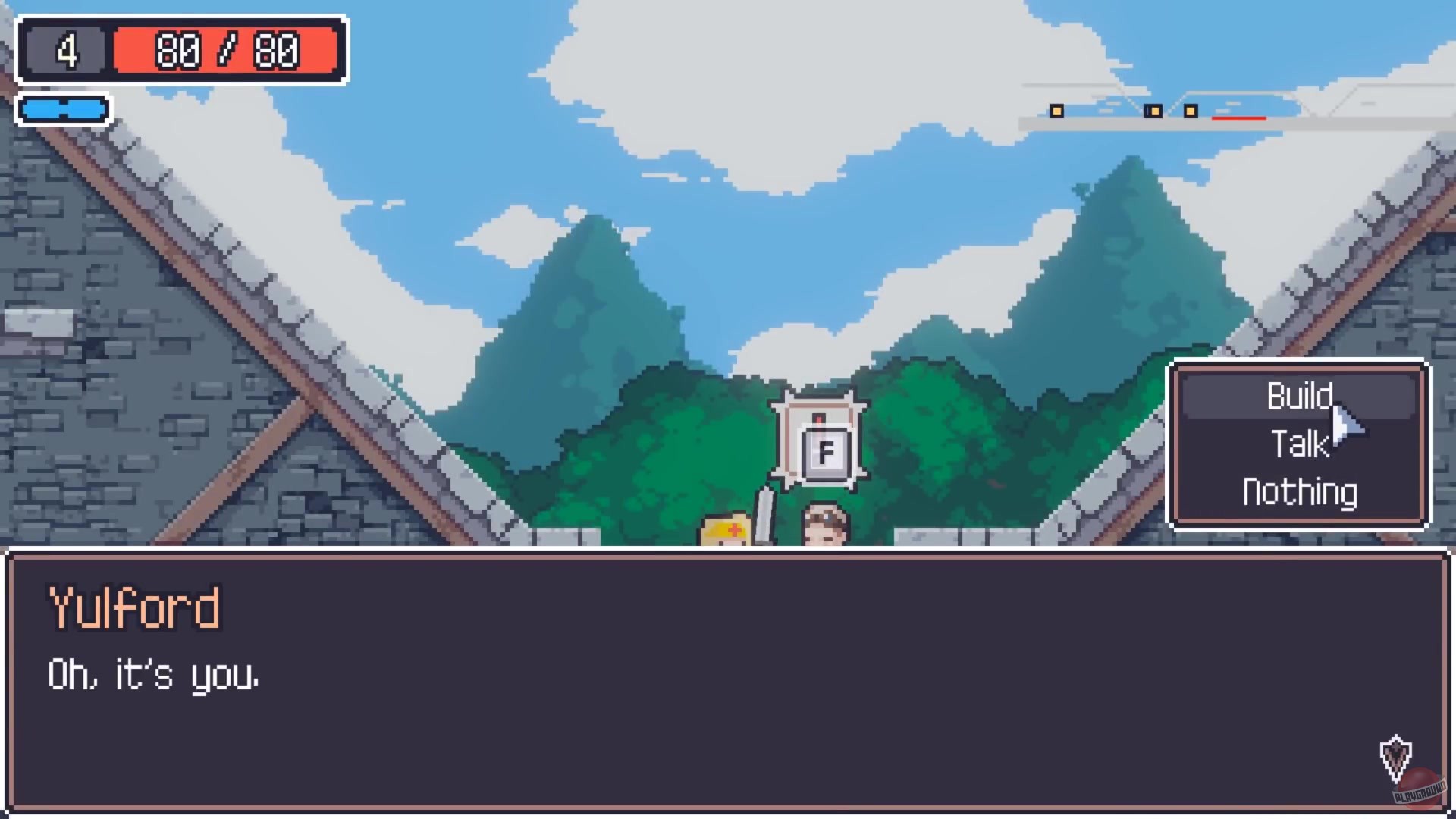Select Nothing to dismiss the menu
Screen dimensions: 1456x819
point(1298,491)
